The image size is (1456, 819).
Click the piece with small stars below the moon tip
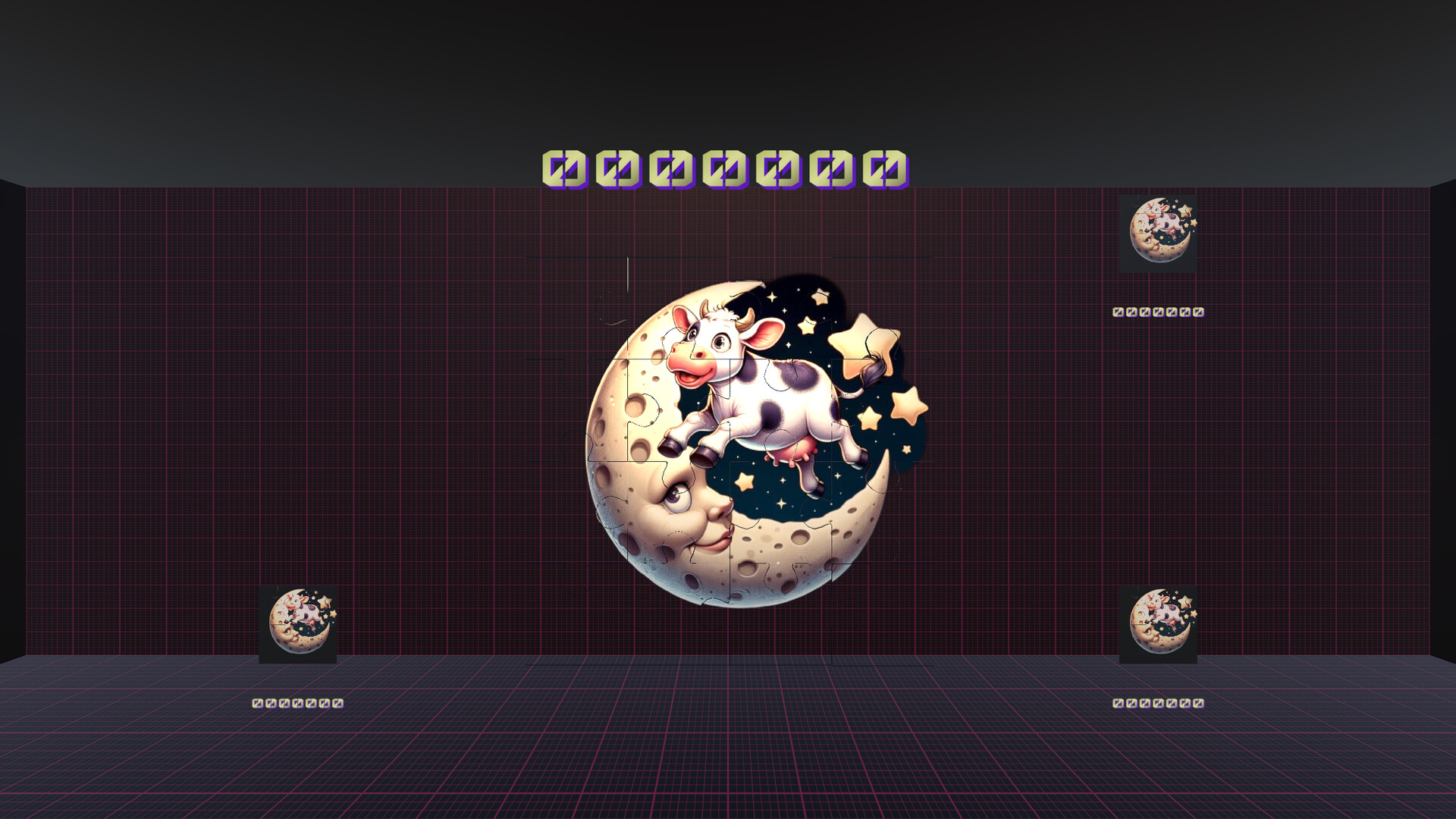758,493
